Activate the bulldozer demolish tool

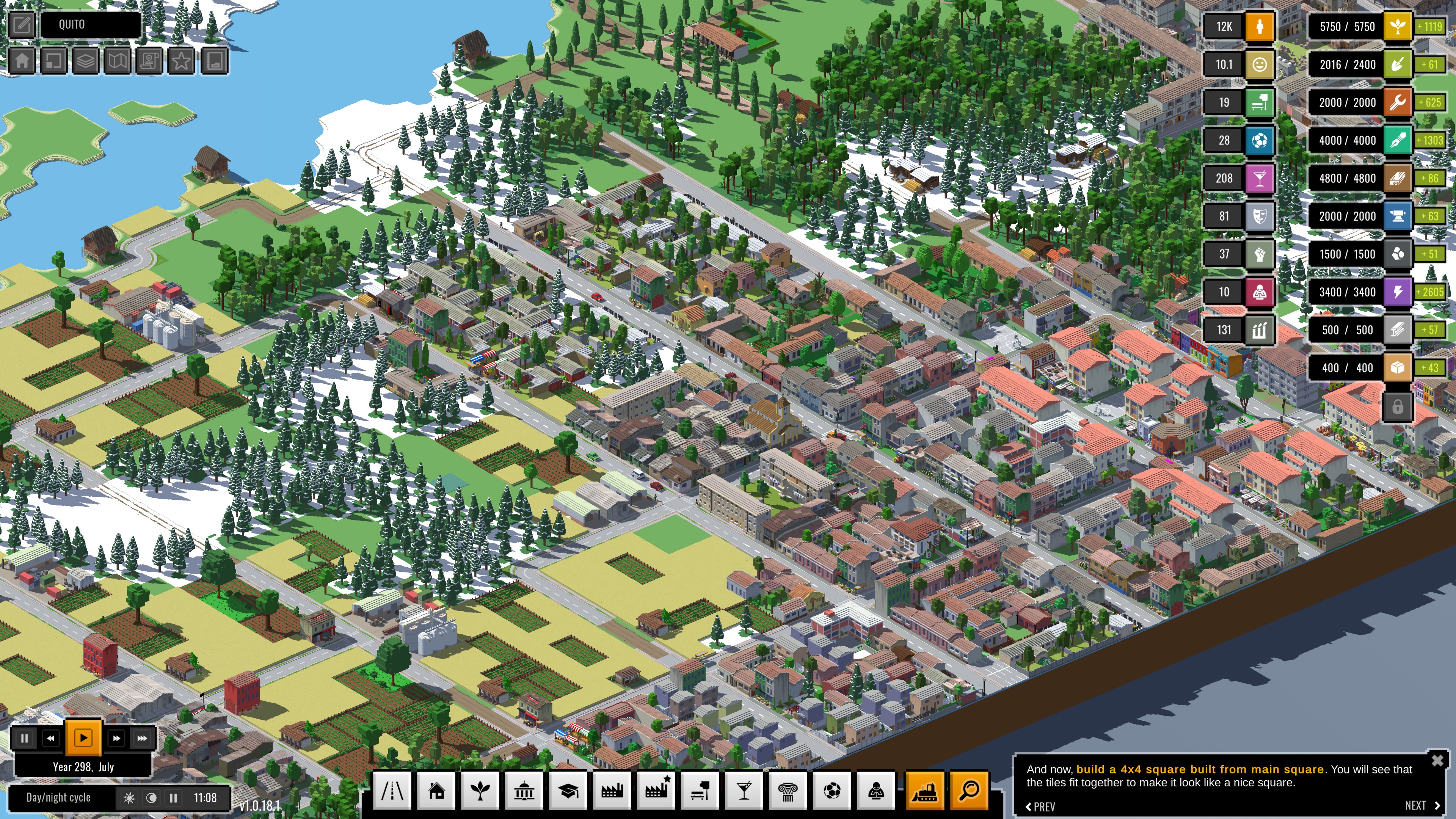pos(925,791)
